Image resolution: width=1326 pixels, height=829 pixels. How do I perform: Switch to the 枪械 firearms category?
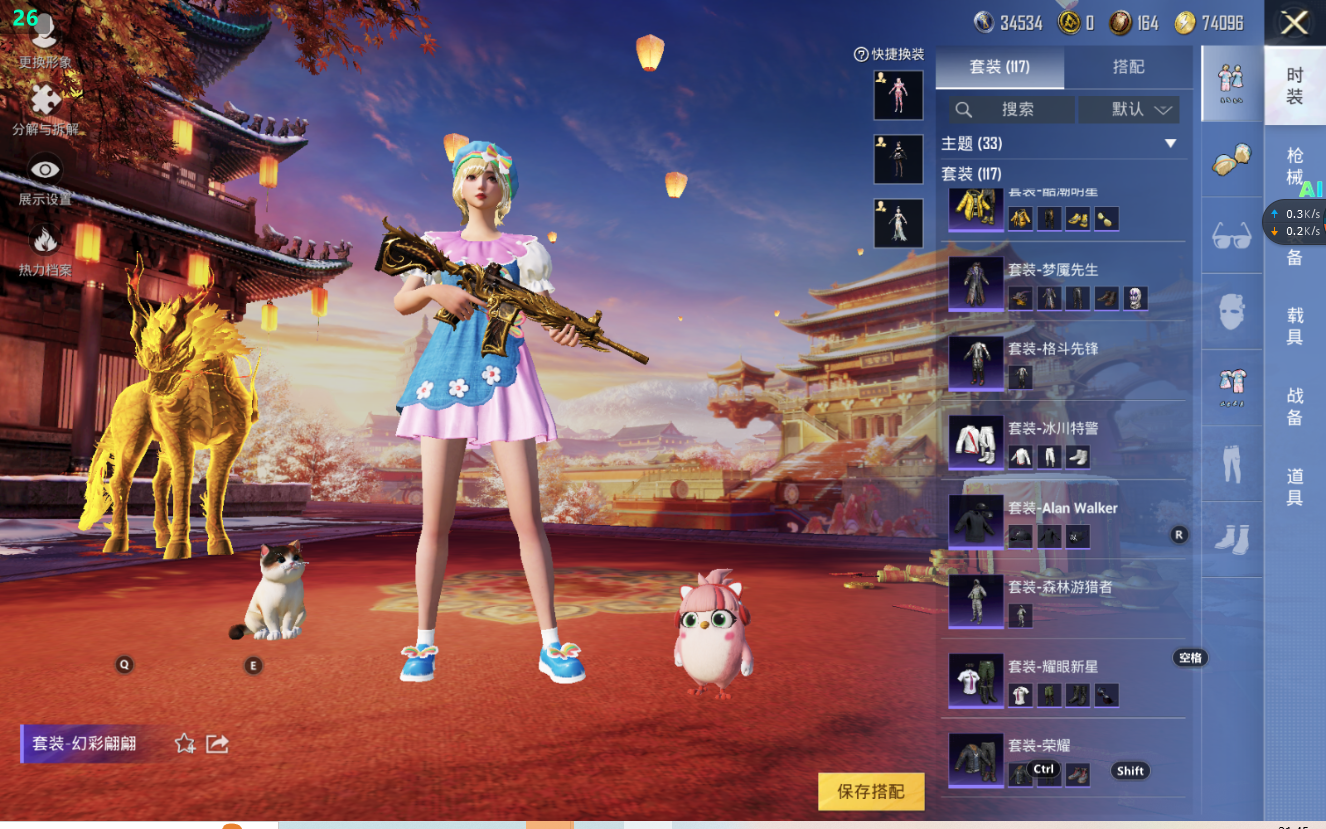click(1294, 166)
